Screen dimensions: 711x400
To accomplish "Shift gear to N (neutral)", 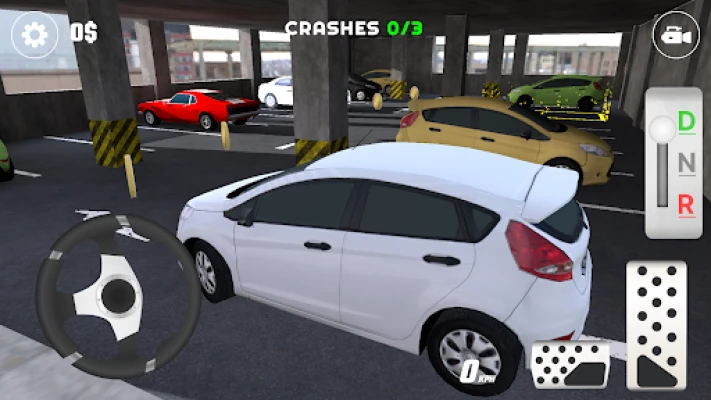I will pyautogui.click(x=686, y=163).
